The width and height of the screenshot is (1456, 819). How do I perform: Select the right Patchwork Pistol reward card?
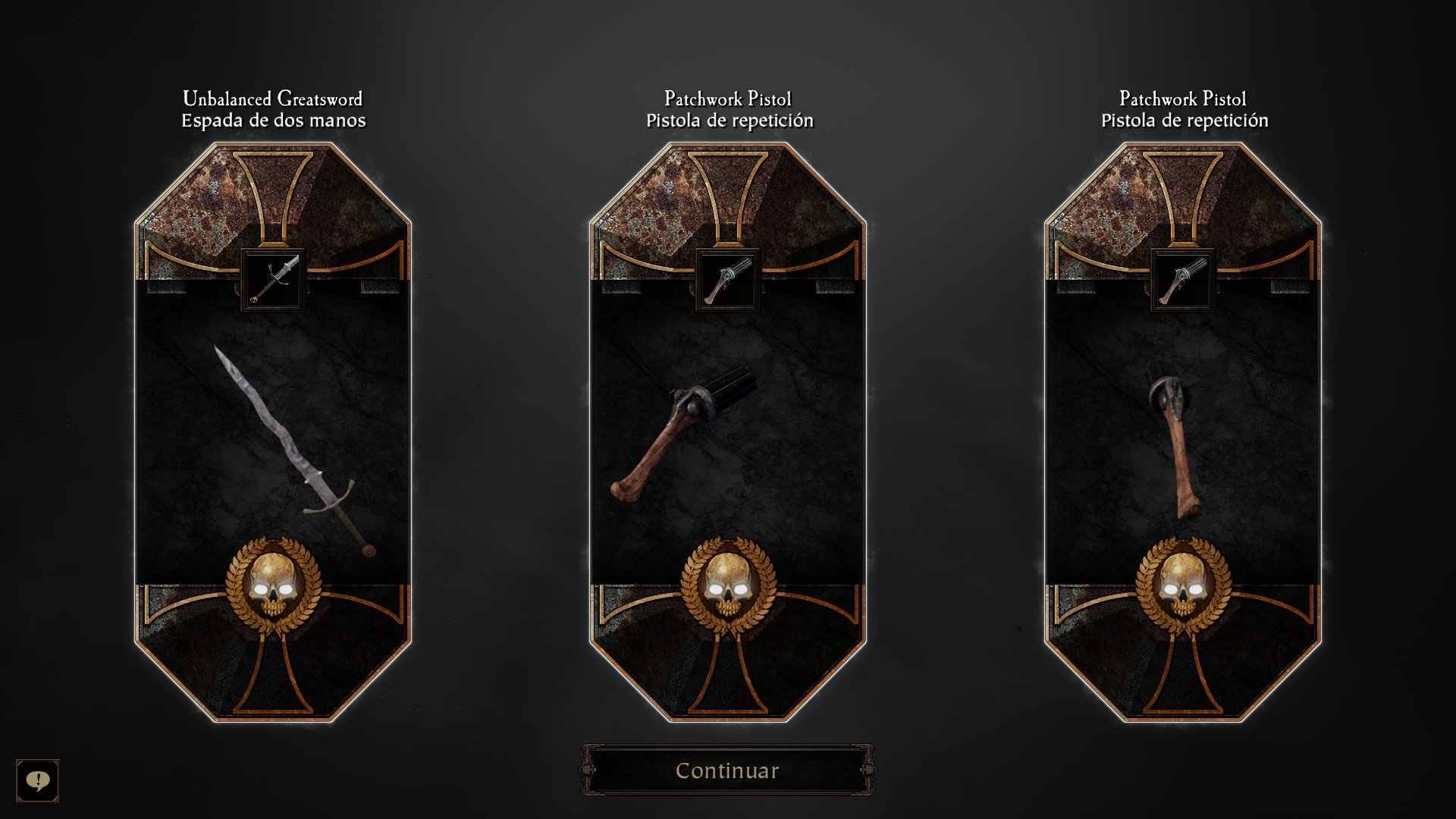point(1184,432)
